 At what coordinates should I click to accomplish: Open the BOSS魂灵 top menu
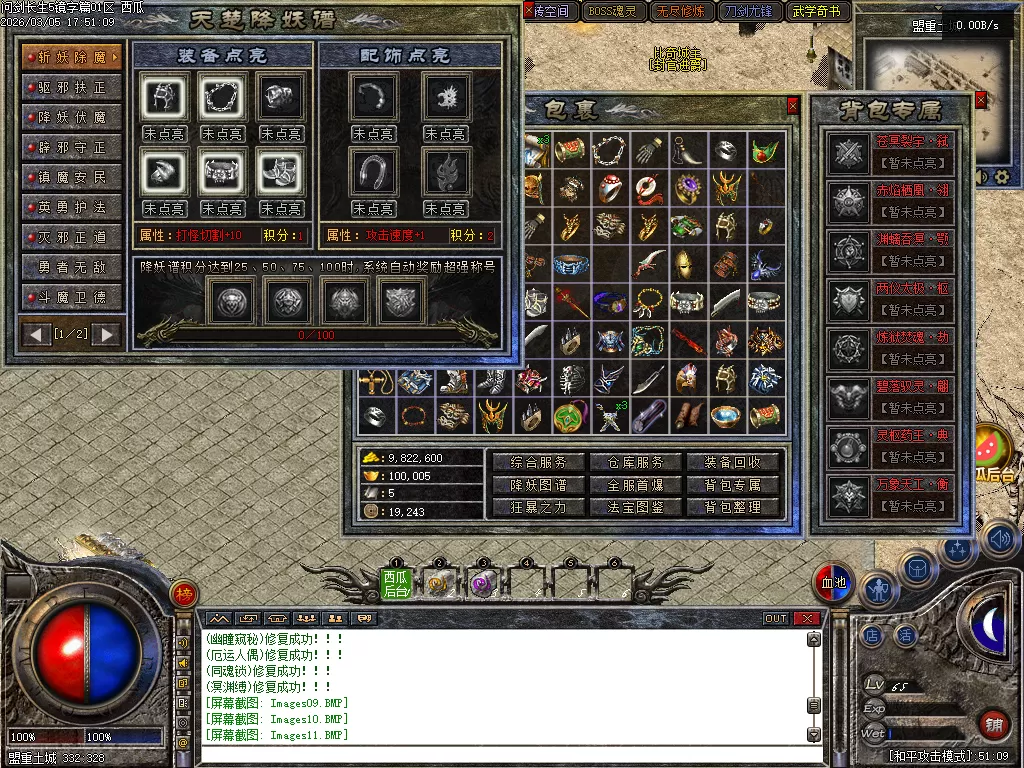[613, 12]
